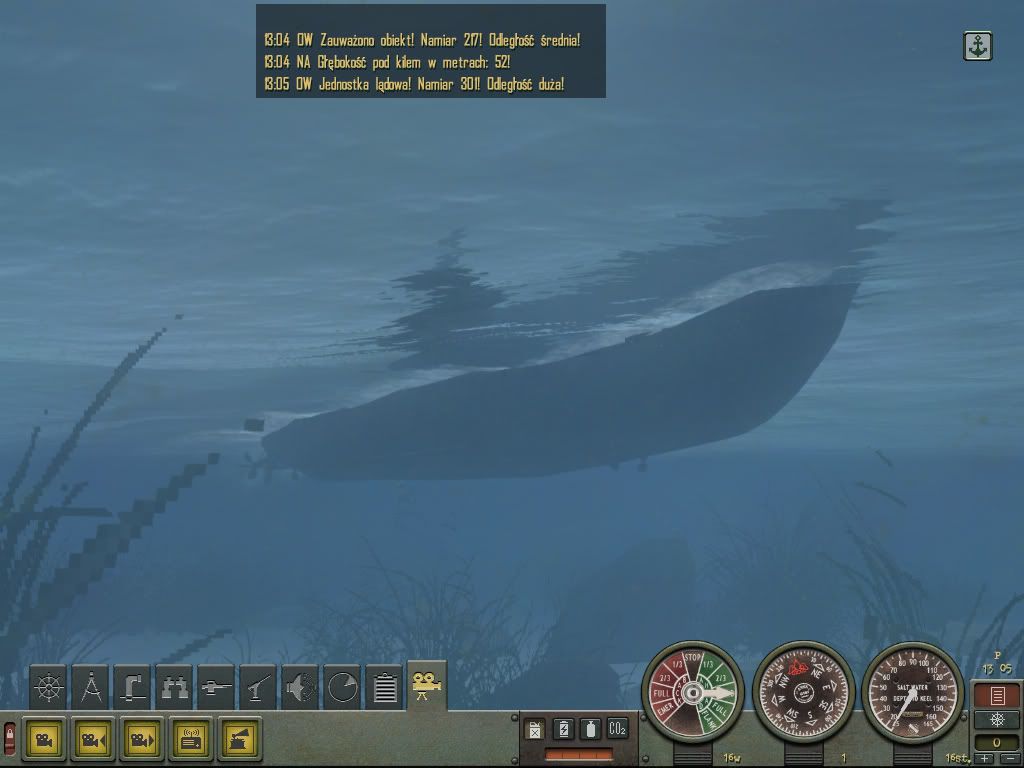Click the camera left-arrow button

[x=93, y=739]
